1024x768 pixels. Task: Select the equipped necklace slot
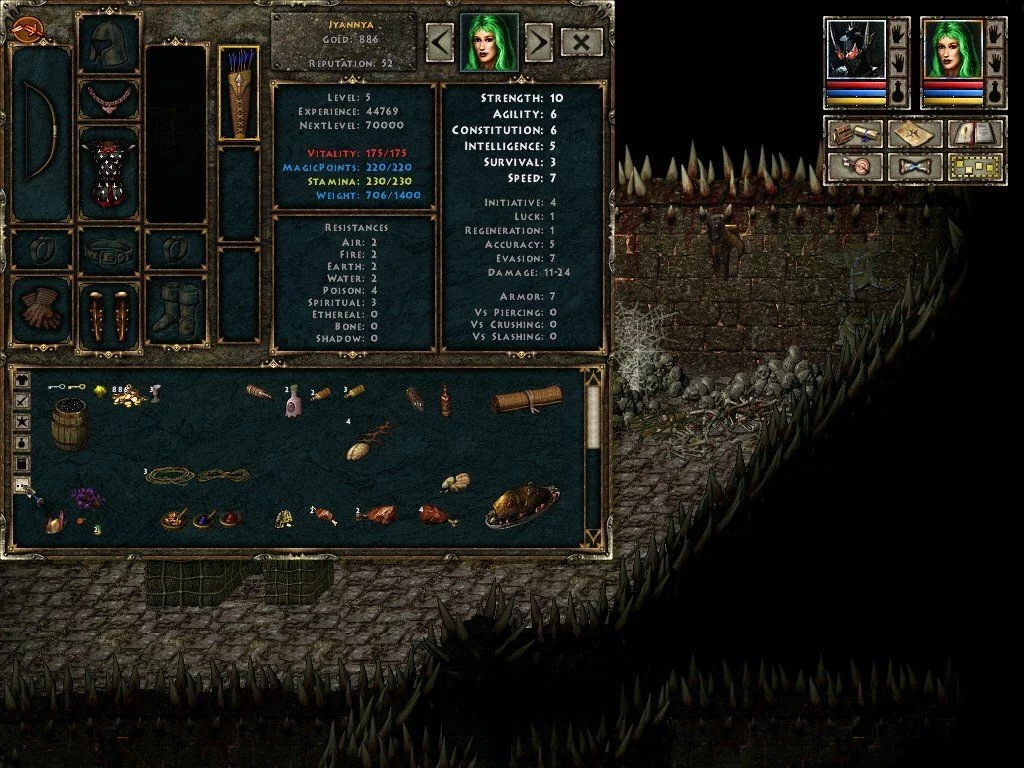point(108,100)
